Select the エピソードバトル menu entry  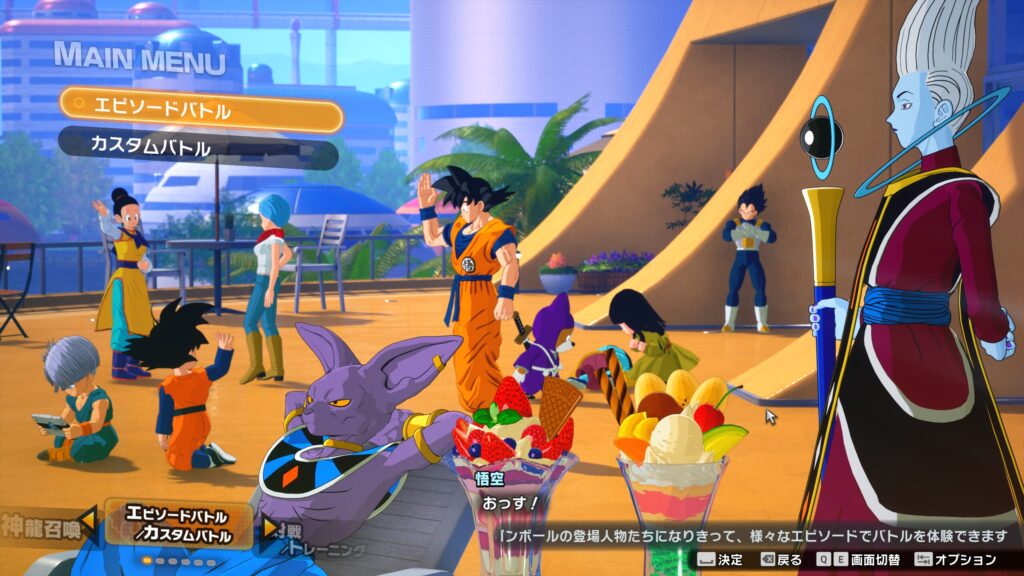(x=200, y=109)
